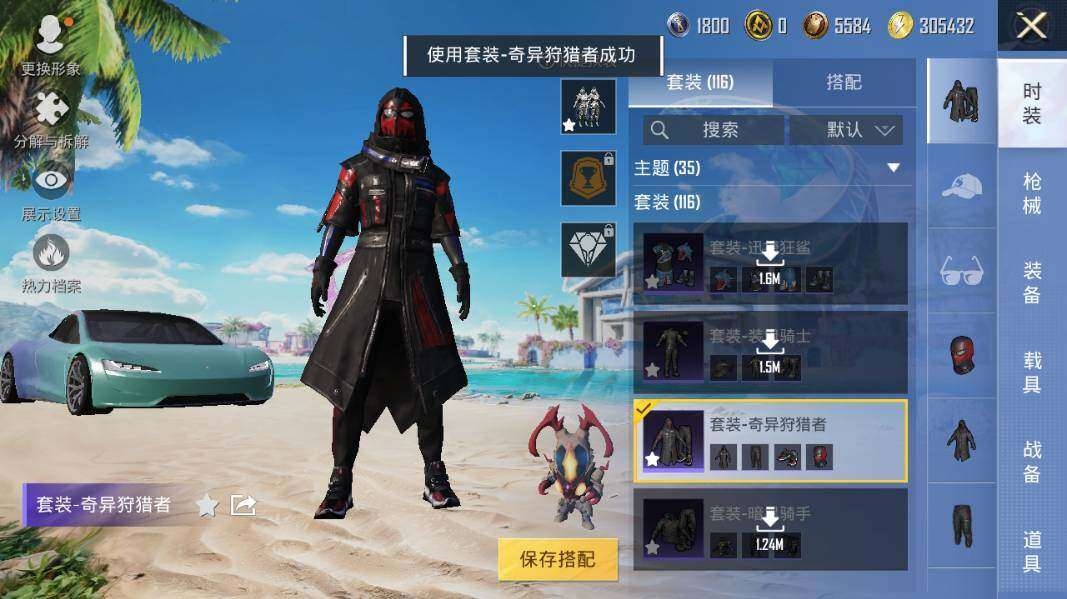Open 展示设置 display settings
This screenshot has width=1067, height=599.
pos(51,190)
